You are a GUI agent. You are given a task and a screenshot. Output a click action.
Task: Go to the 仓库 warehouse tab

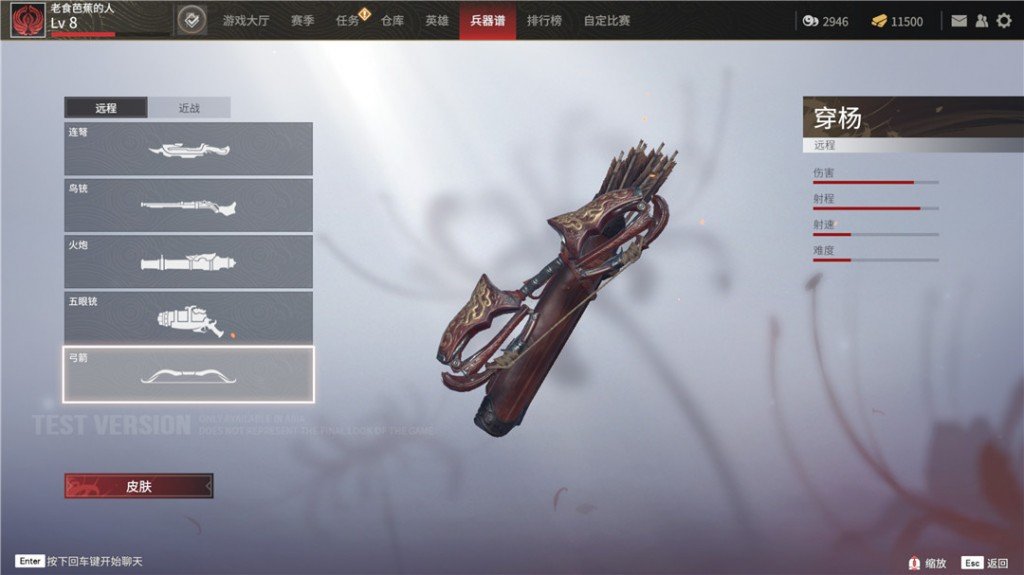(392, 21)
